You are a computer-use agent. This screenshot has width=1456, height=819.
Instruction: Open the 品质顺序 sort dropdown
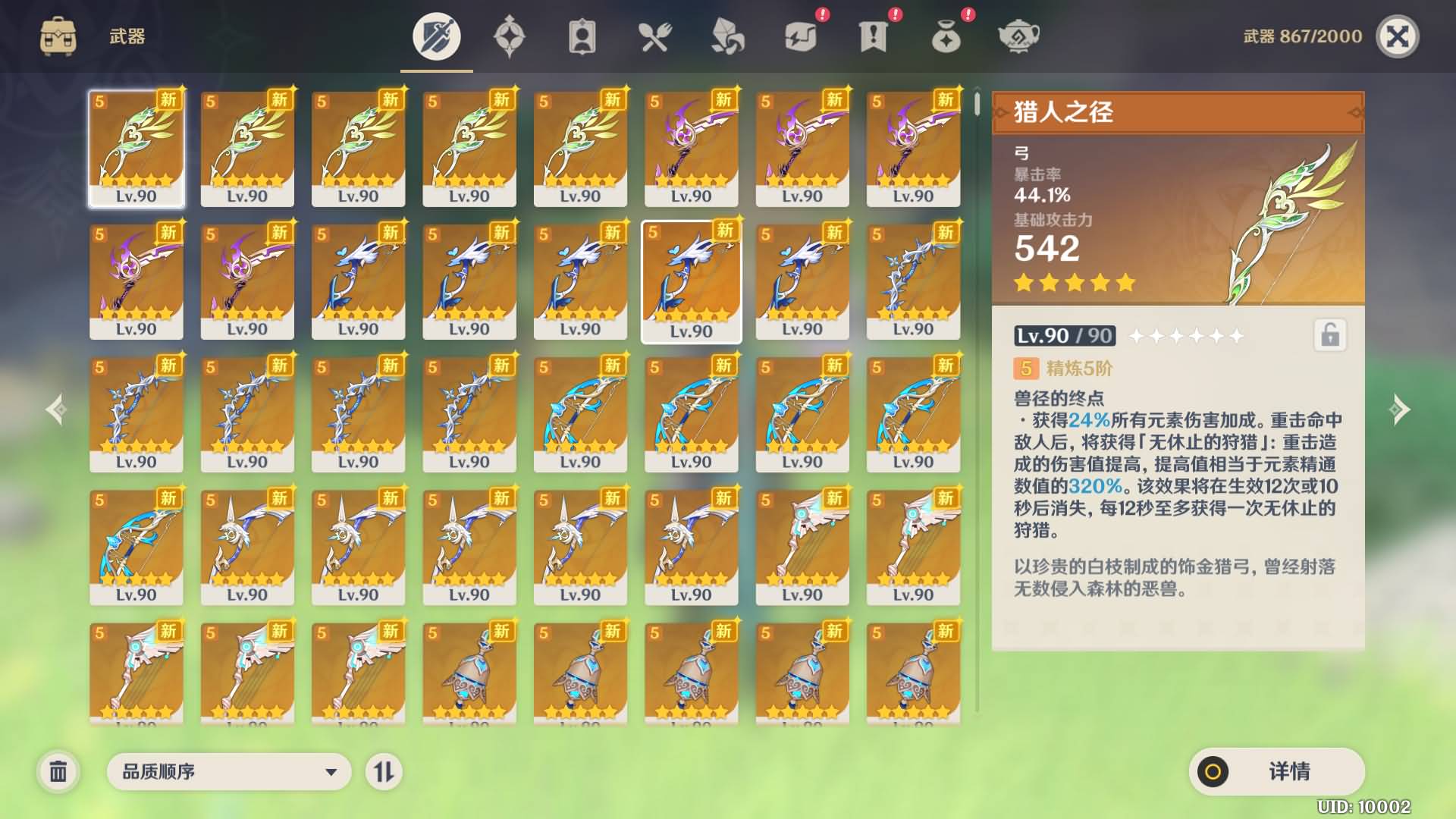pos(227,771)
